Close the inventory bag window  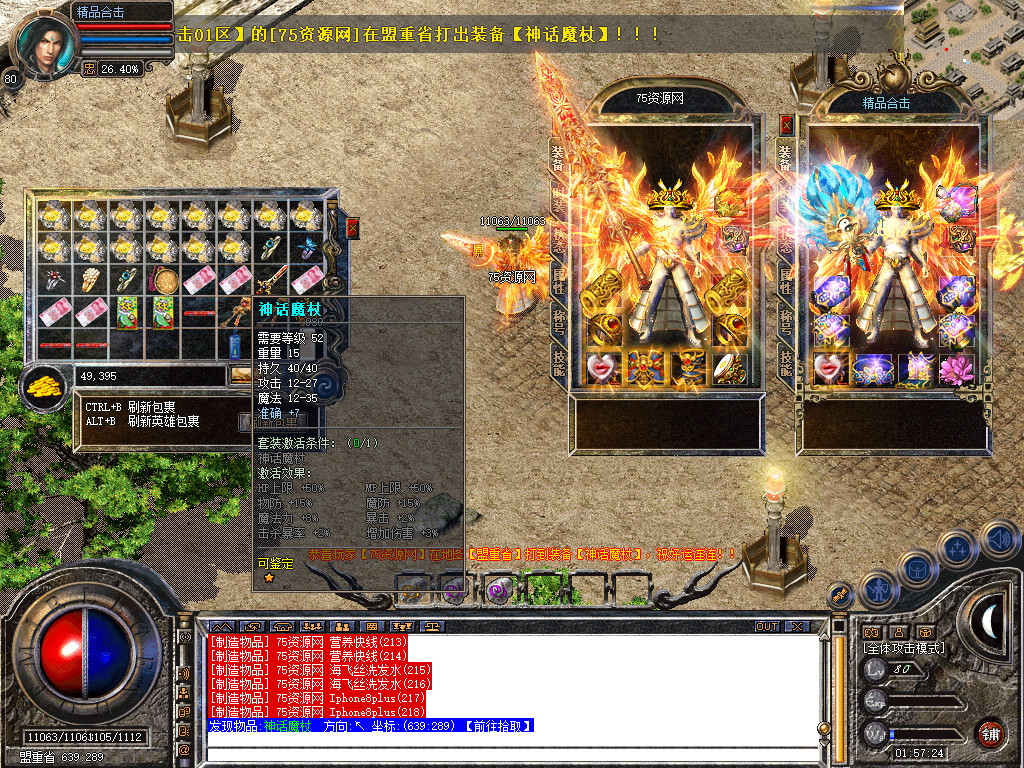352,228
